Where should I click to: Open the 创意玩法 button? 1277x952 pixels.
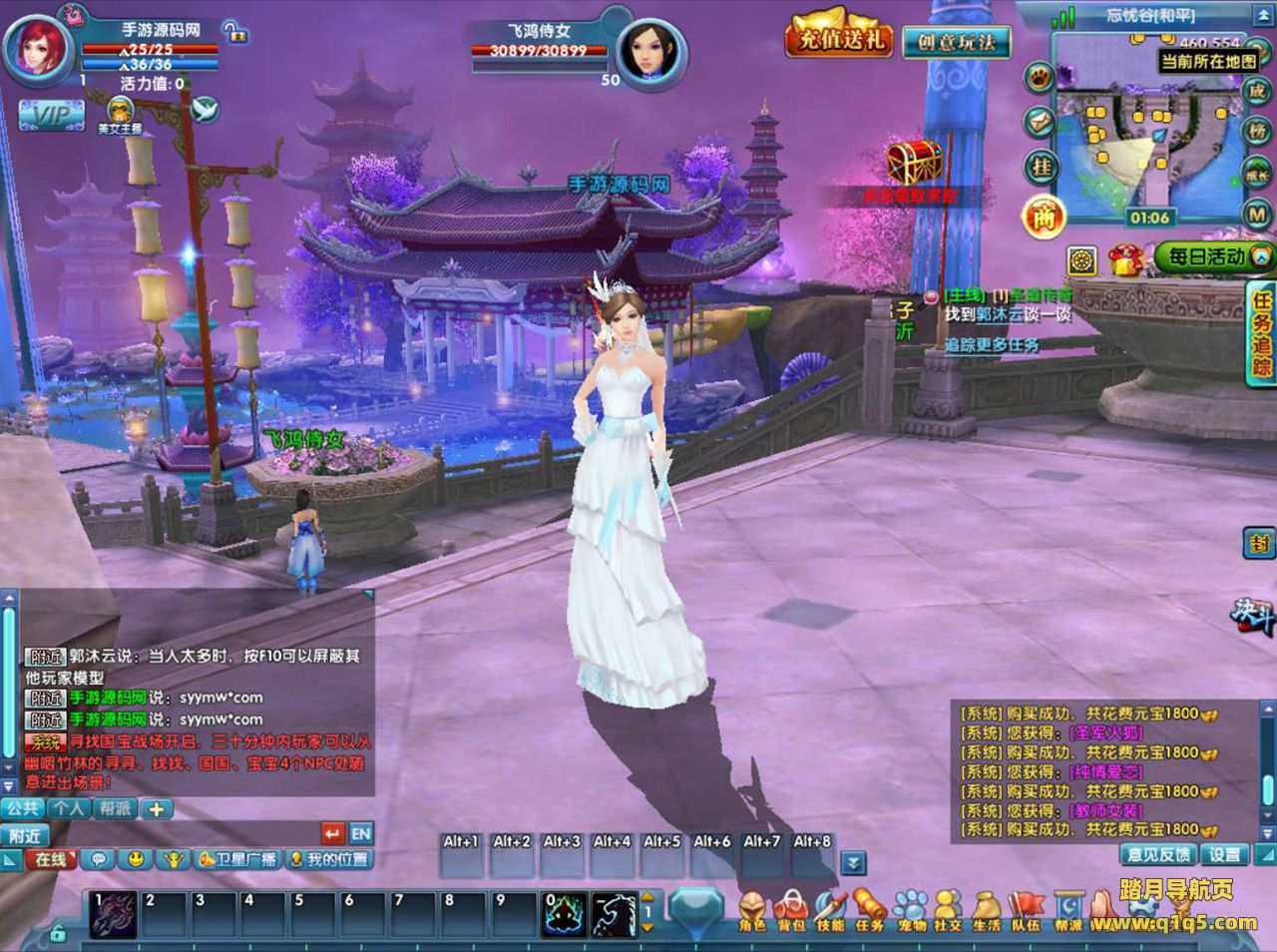(x=956, y=42)
